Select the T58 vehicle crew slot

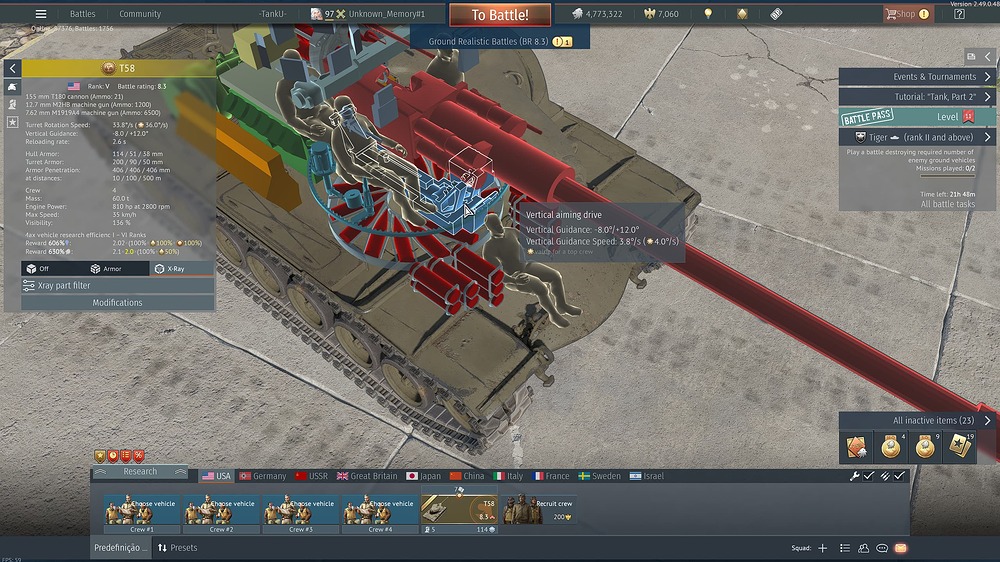459,514
